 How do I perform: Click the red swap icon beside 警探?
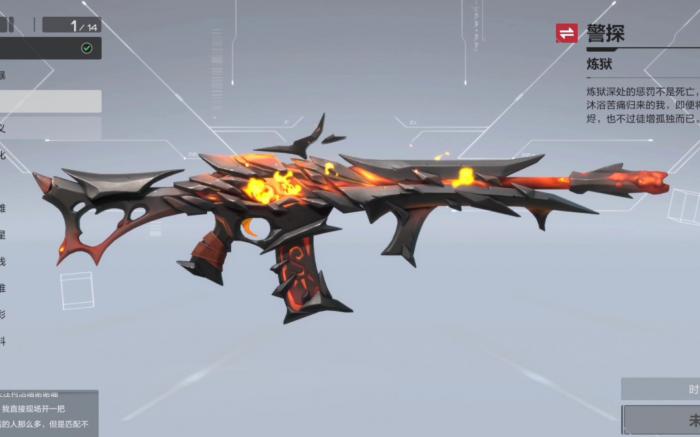pos(567,34)
